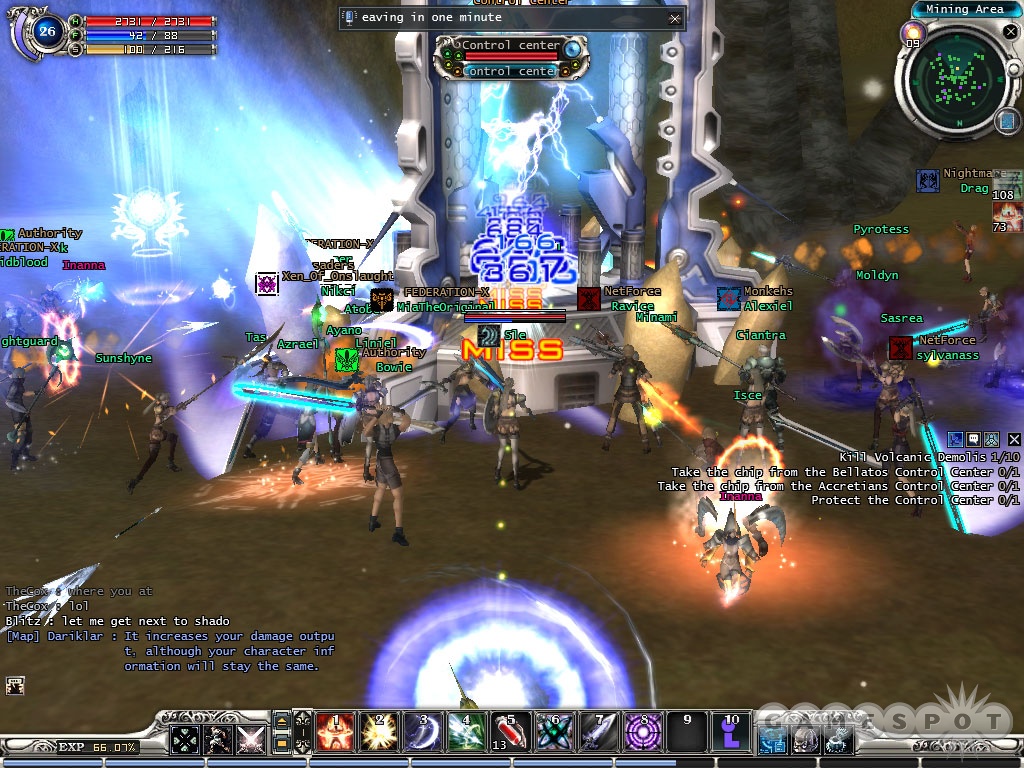
Task: Use the red potion in slot 5
Action: [510, 731]
